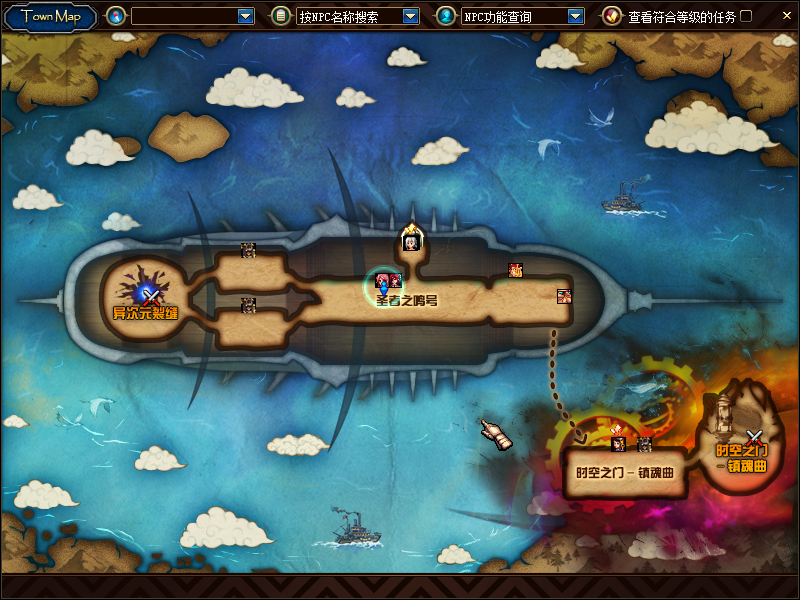This screenshot has height=600, width=800.
Task: Expand the NPC功能查询 dropdown
Action: tap(575, 16)
